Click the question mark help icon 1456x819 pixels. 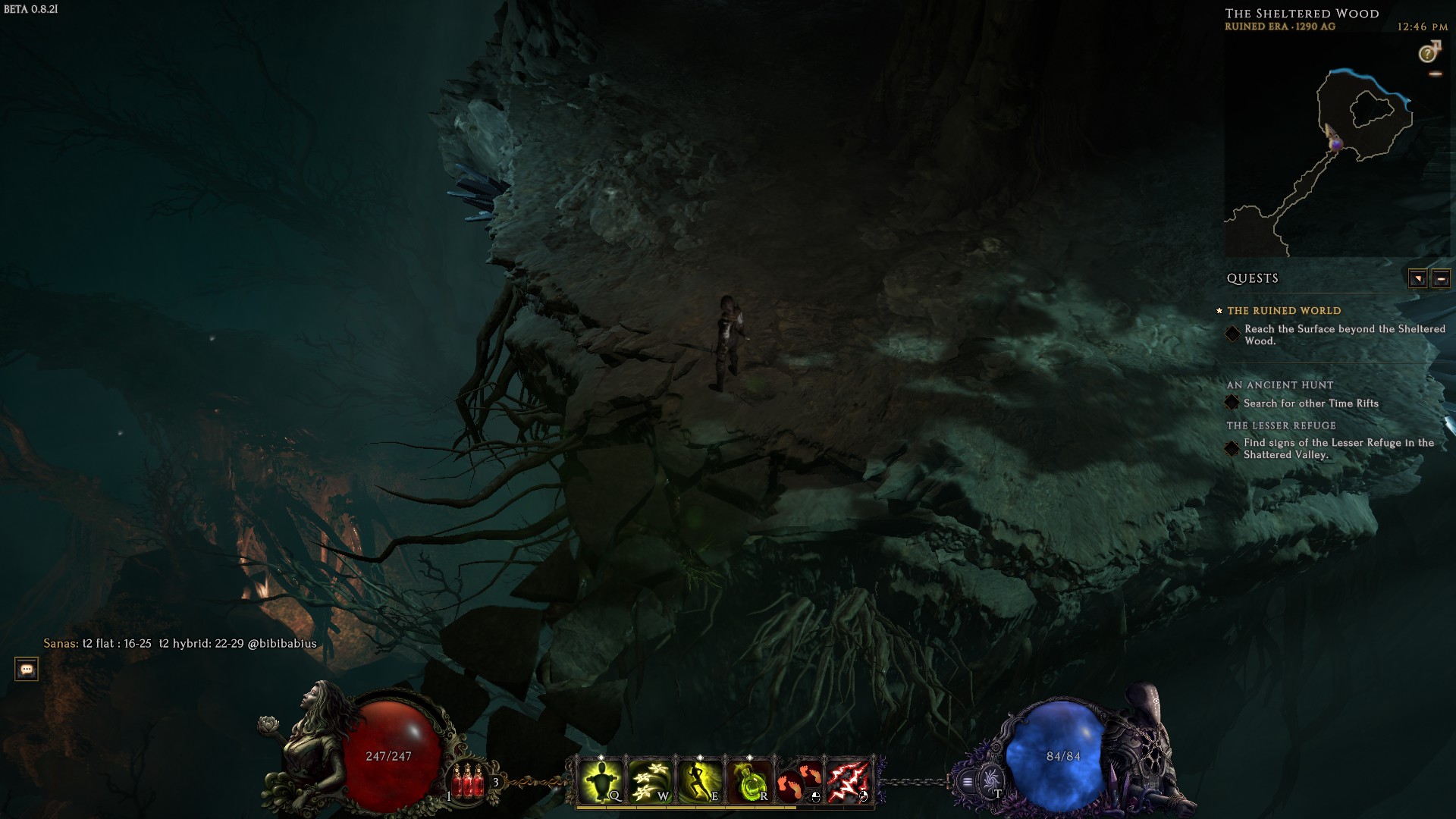(1428, 53)
